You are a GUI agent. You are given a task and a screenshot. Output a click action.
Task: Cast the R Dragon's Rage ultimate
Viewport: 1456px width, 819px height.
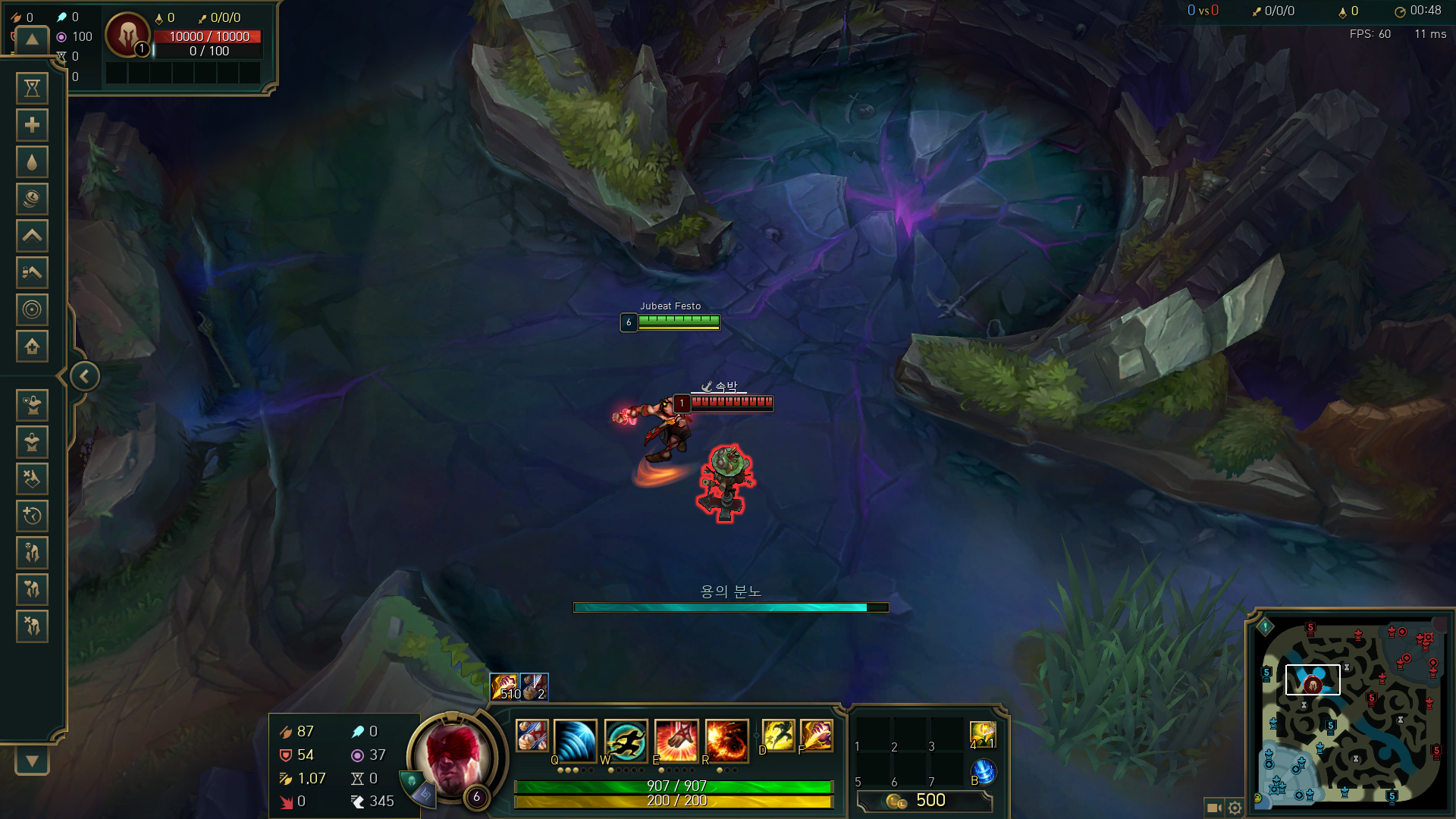[x=726, y=740]
